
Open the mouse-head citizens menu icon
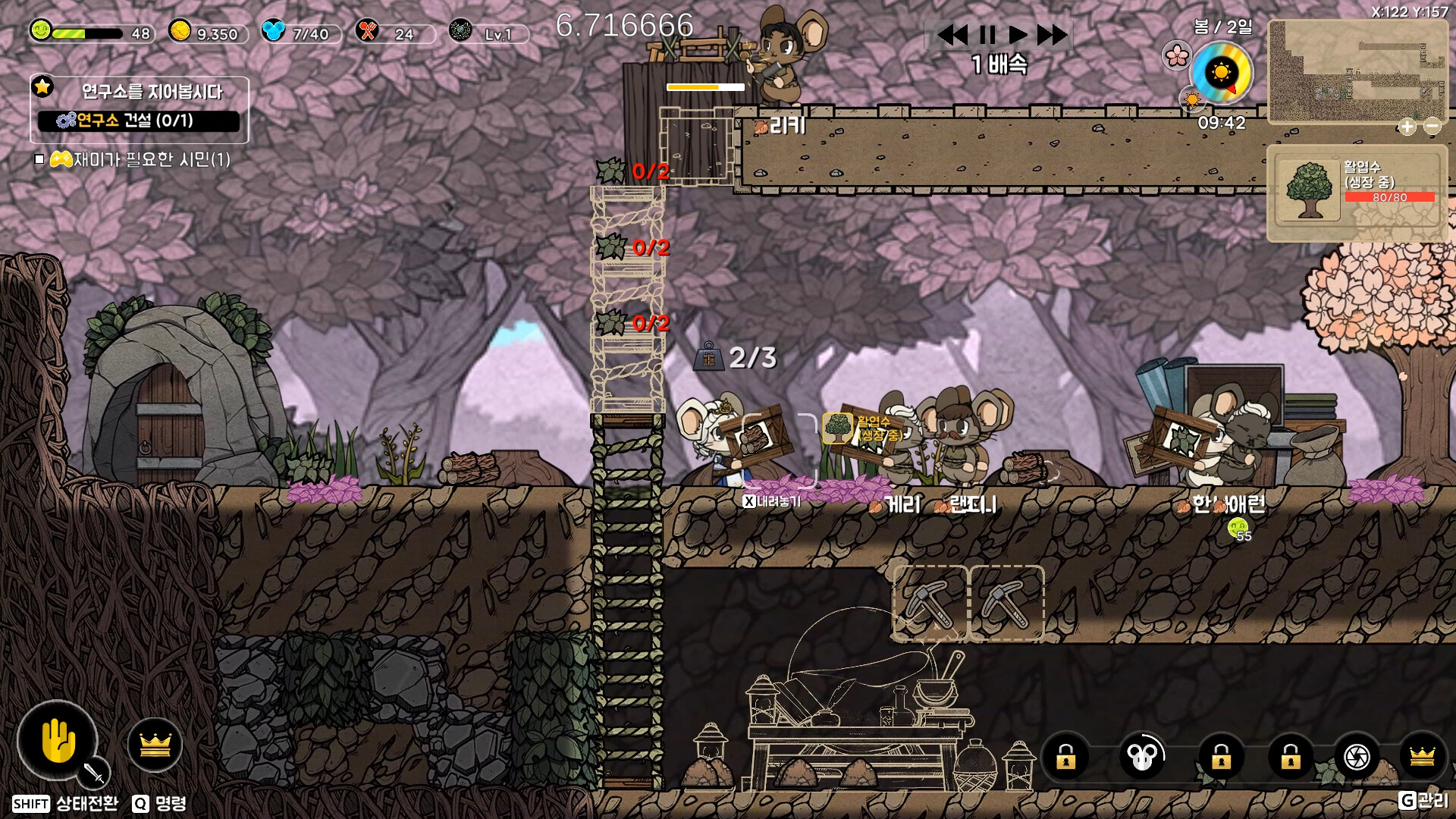point(1141,756)
